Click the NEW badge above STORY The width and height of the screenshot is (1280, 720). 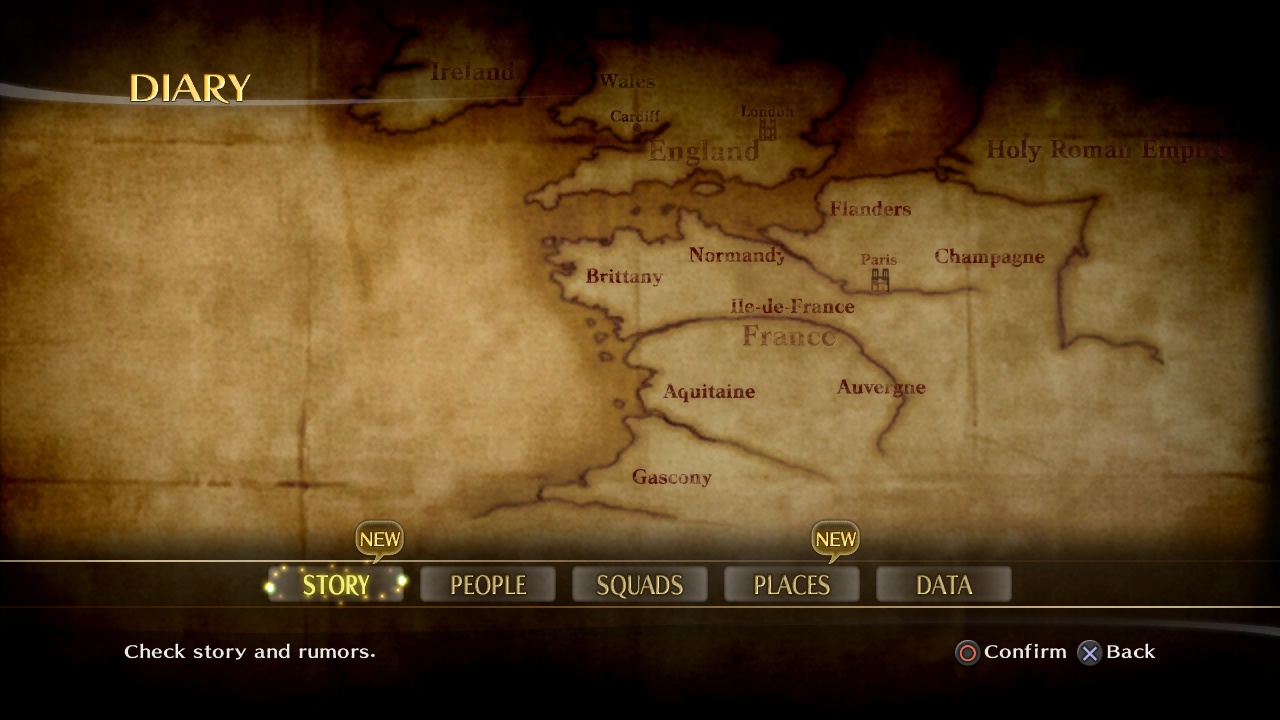point(380,540)
